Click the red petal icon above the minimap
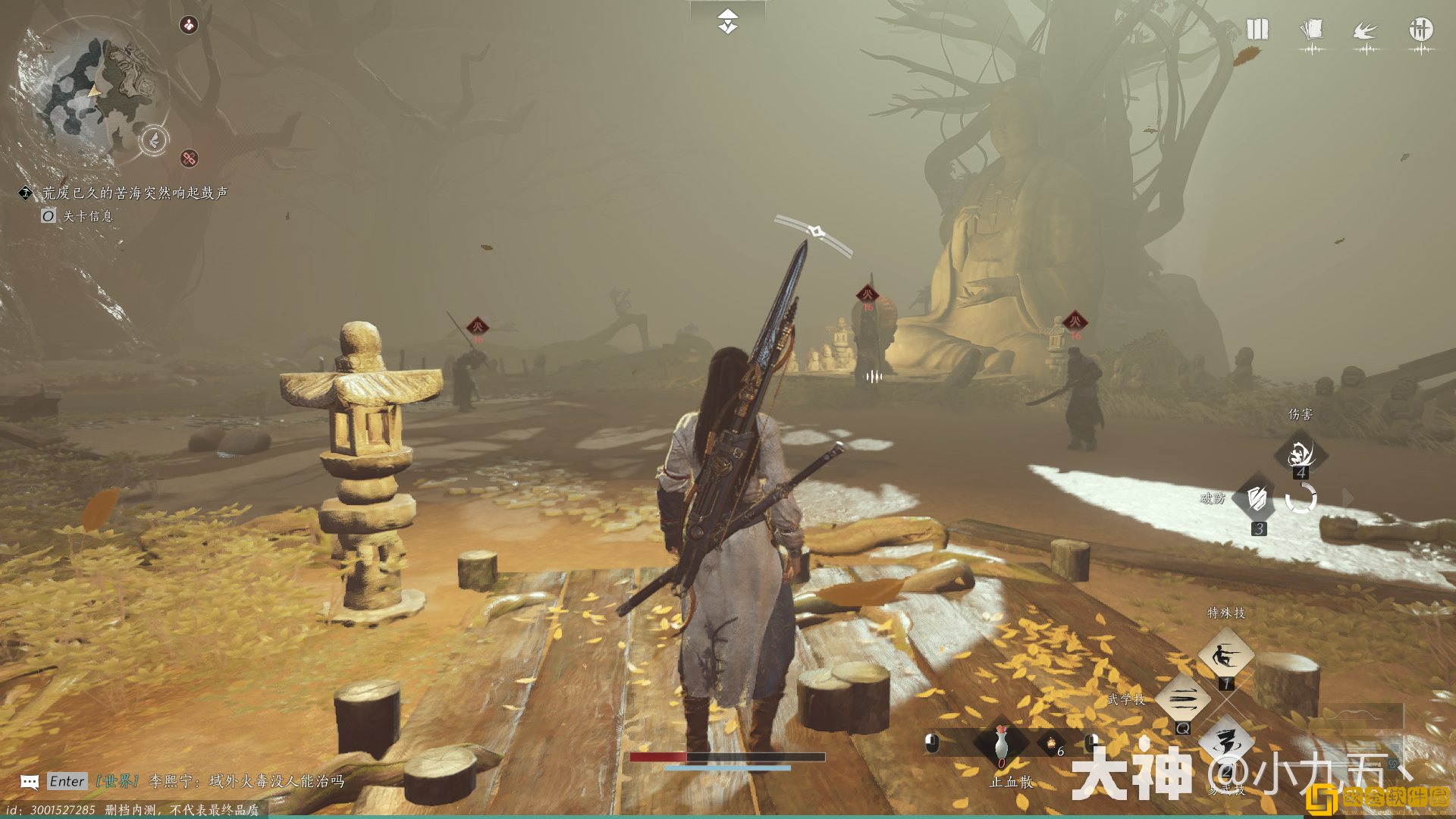1456x819 pixels. [188, 25]
